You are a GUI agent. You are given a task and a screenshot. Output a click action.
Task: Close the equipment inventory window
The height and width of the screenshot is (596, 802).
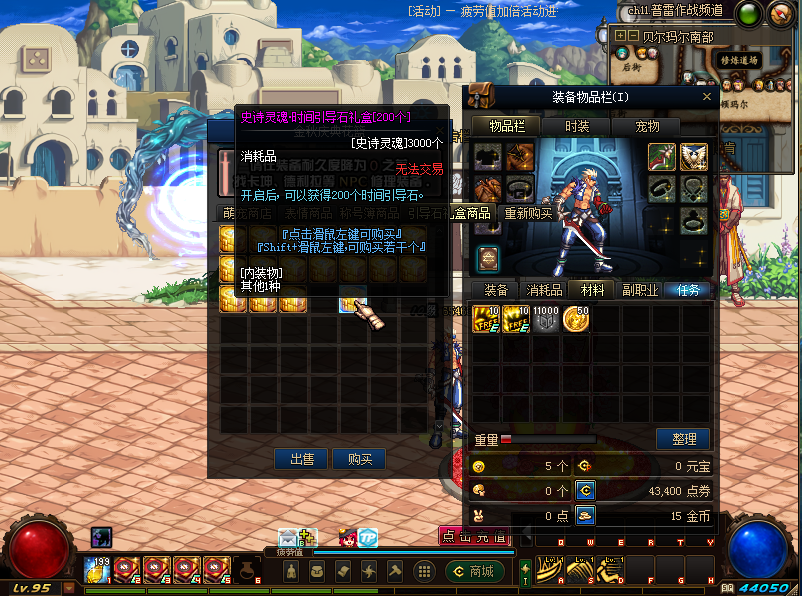pos(707,97)
